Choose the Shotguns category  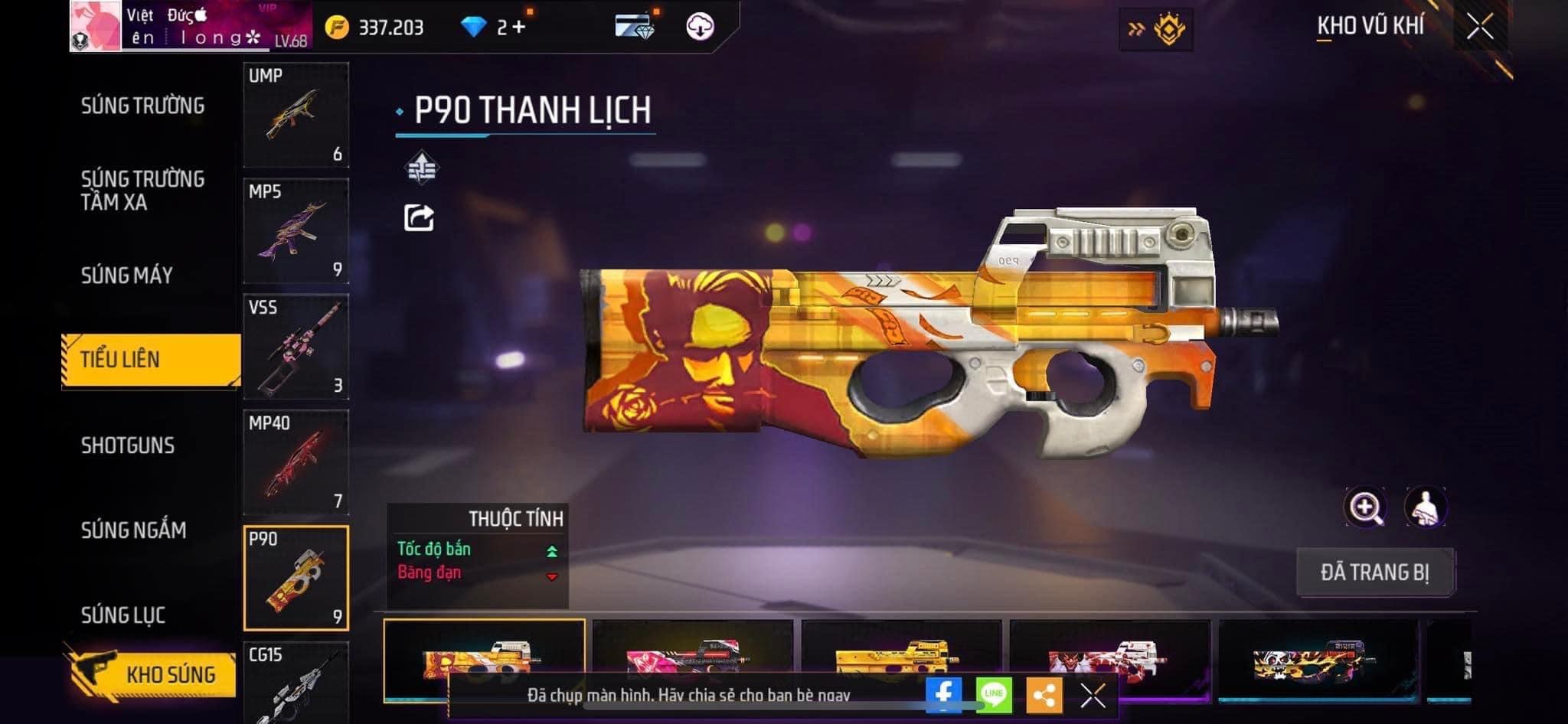tap(128, 445)
